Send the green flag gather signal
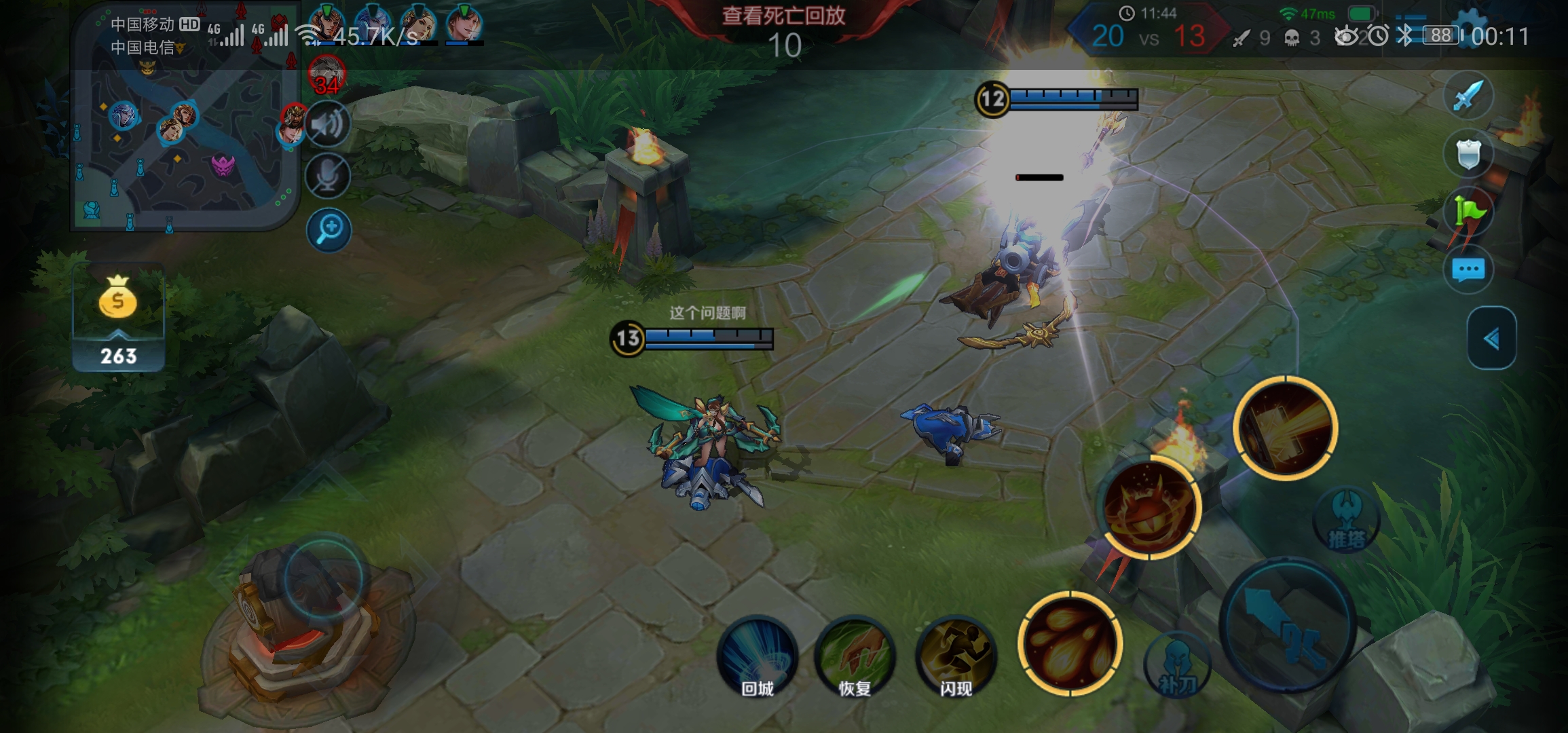1568x733 pixels. [1468, 212]
